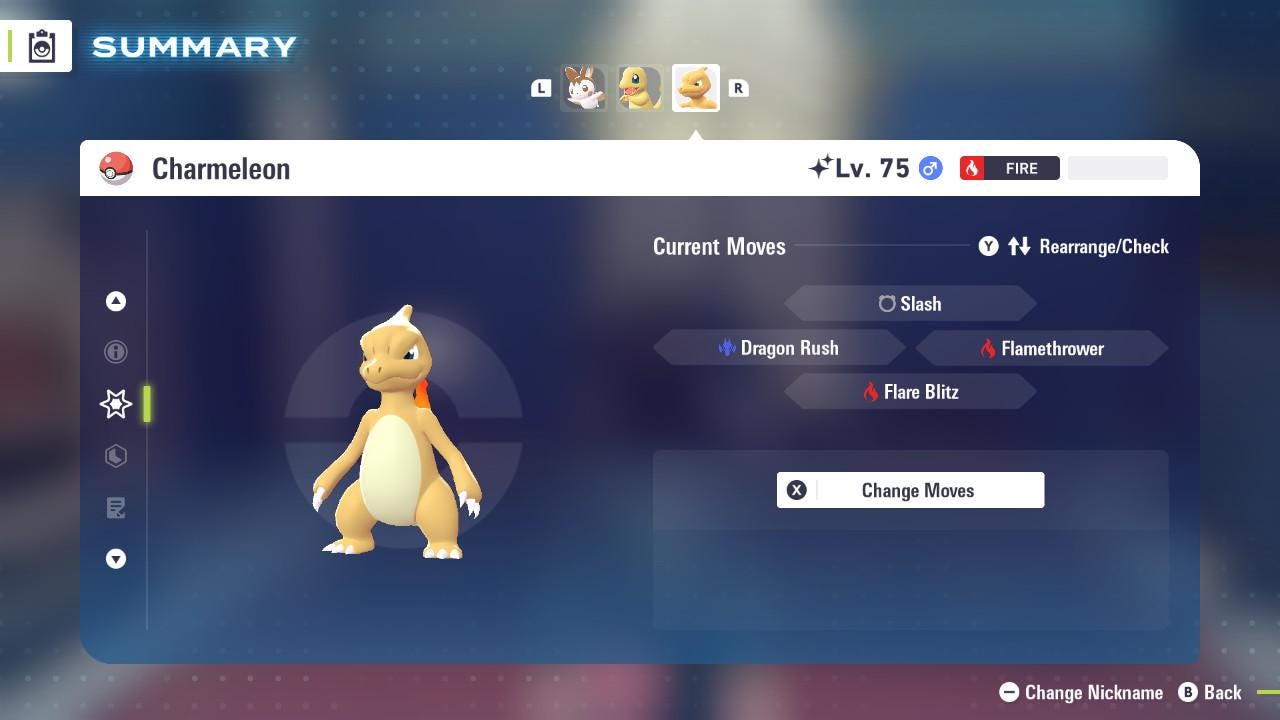Click the memories clock icon in sidebar
Image resolution: width=1280 pixels, height=720 pixels.
pyautogui.click(x=116, y=456)
